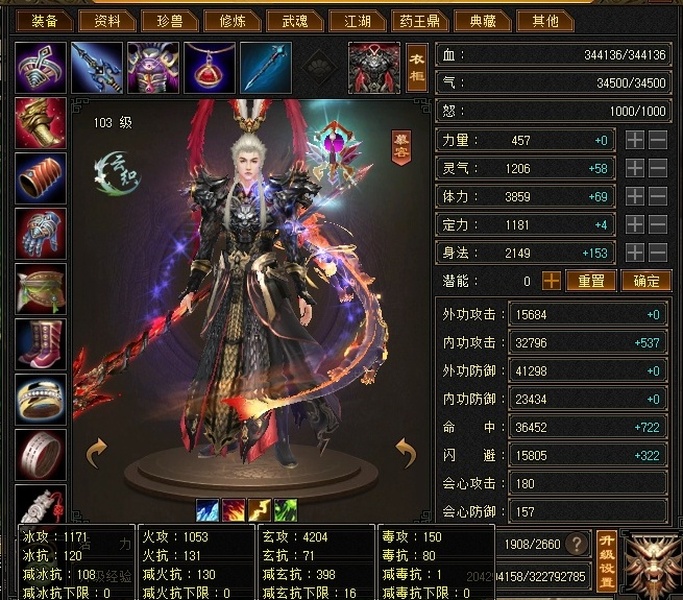Select the red amulet necklace slot

[210, 67]
